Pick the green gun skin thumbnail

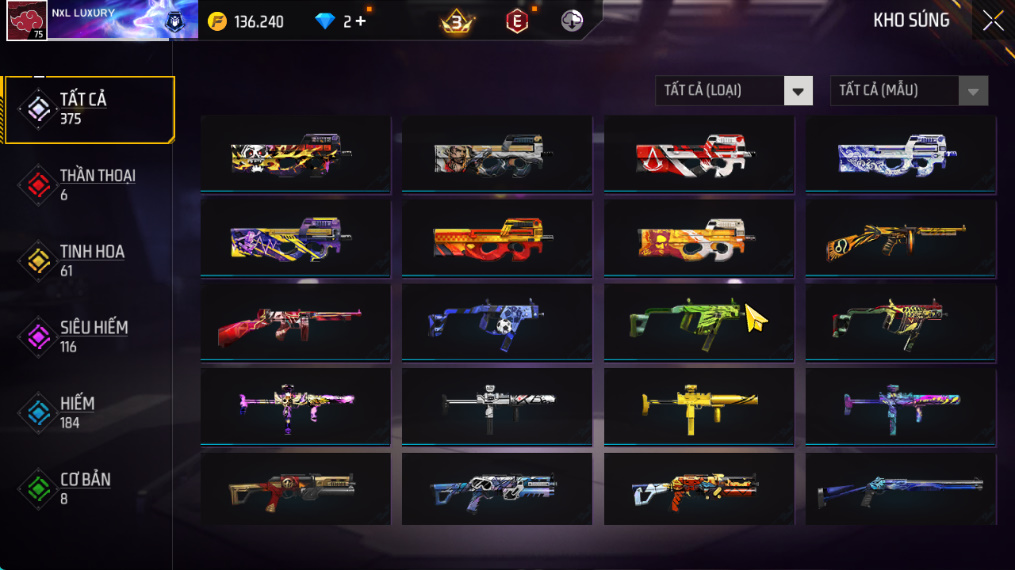[x=698, y=321]
